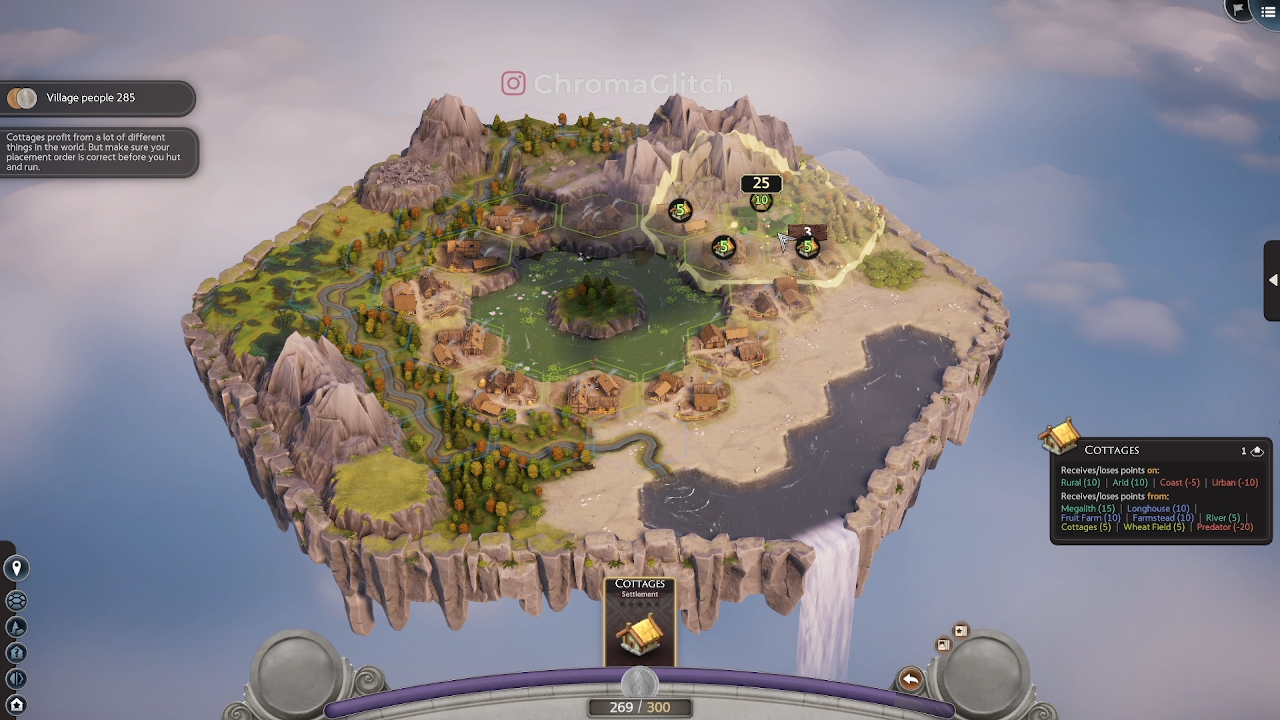The height and width of the screenshot is (720, 1280).
Task: Toggle the green 5-point bonus marker
Action: (x=680, y=210)
